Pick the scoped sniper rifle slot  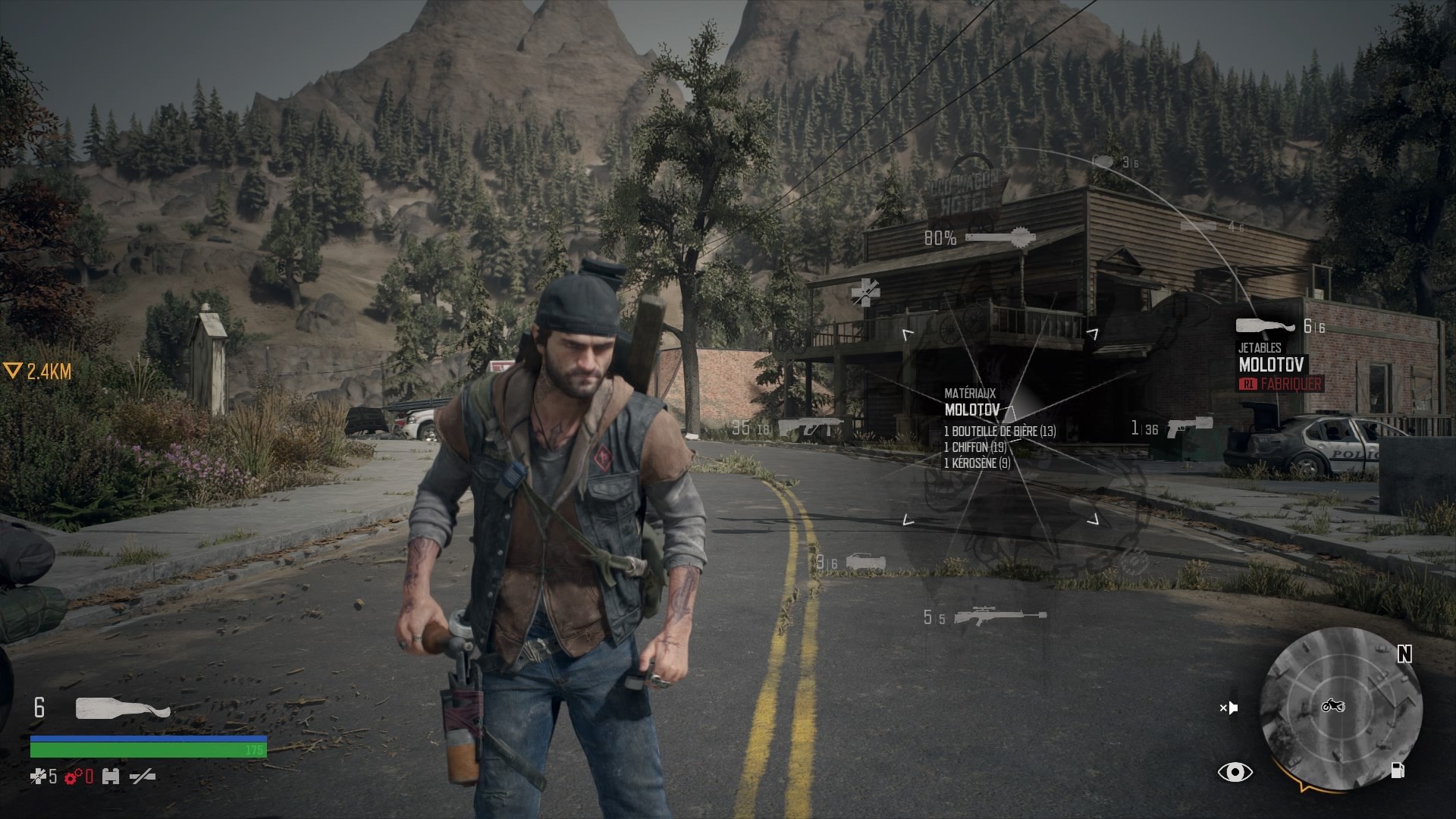tap(999, 617)
